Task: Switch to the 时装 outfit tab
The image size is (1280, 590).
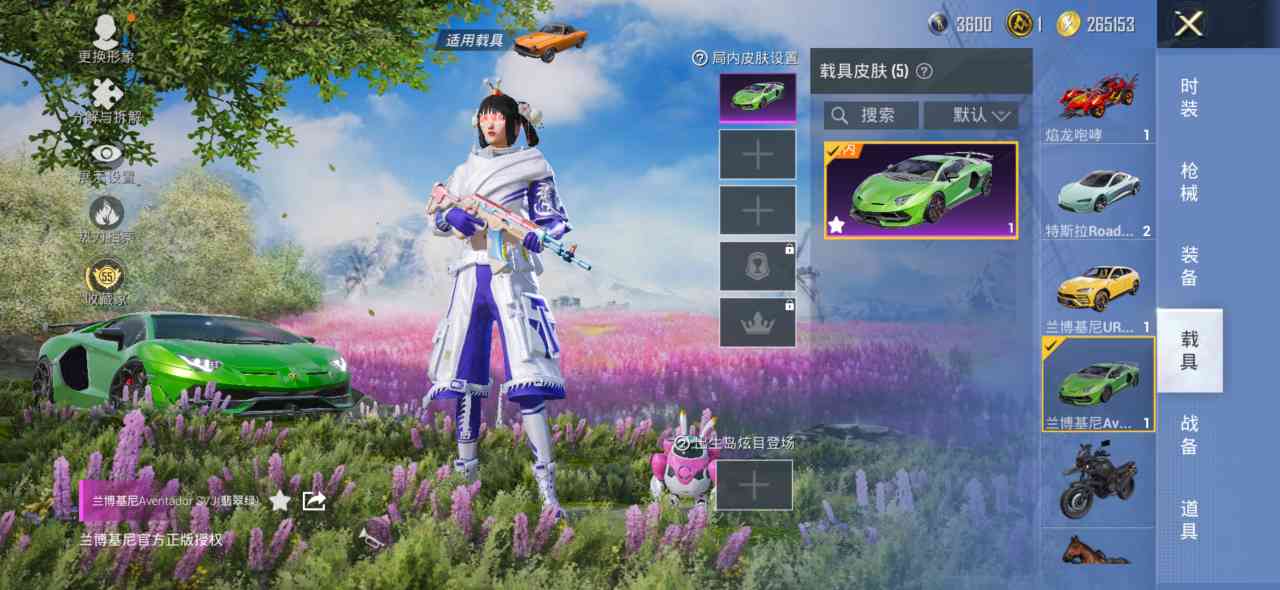Action: click(x=1189, y=97)
